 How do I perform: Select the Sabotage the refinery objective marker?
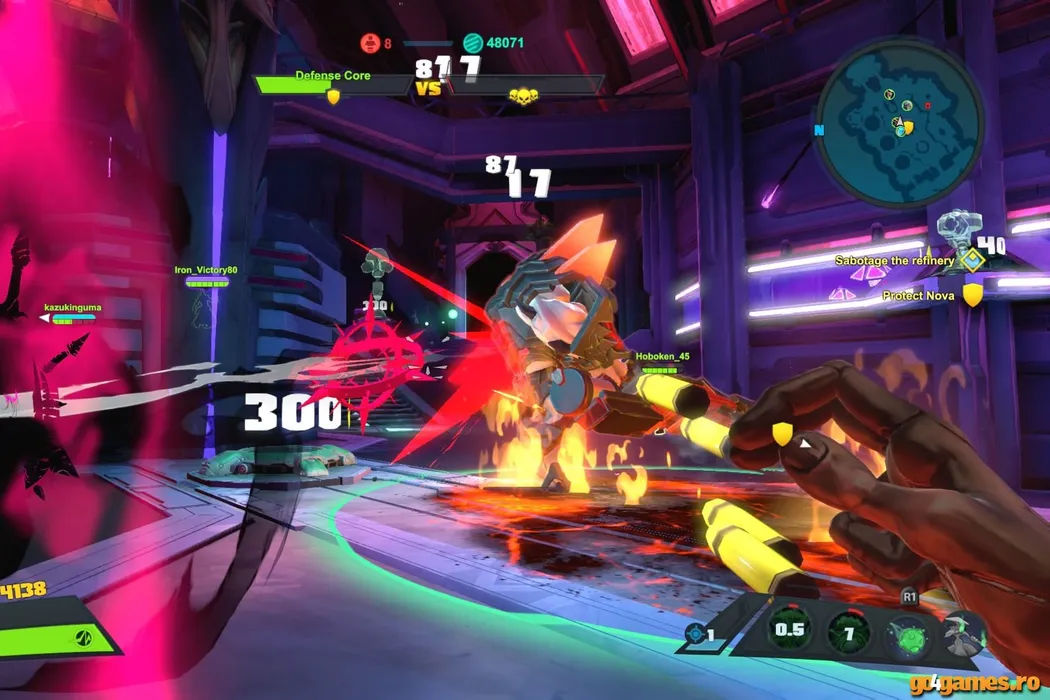(968, 261)
